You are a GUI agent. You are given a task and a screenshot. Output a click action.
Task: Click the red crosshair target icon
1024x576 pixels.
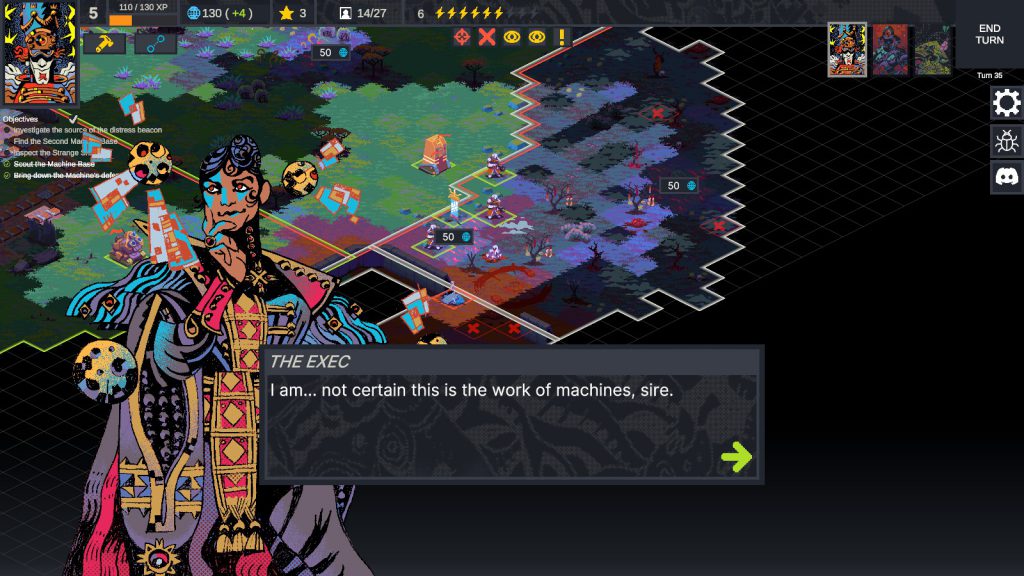(462, 37)
